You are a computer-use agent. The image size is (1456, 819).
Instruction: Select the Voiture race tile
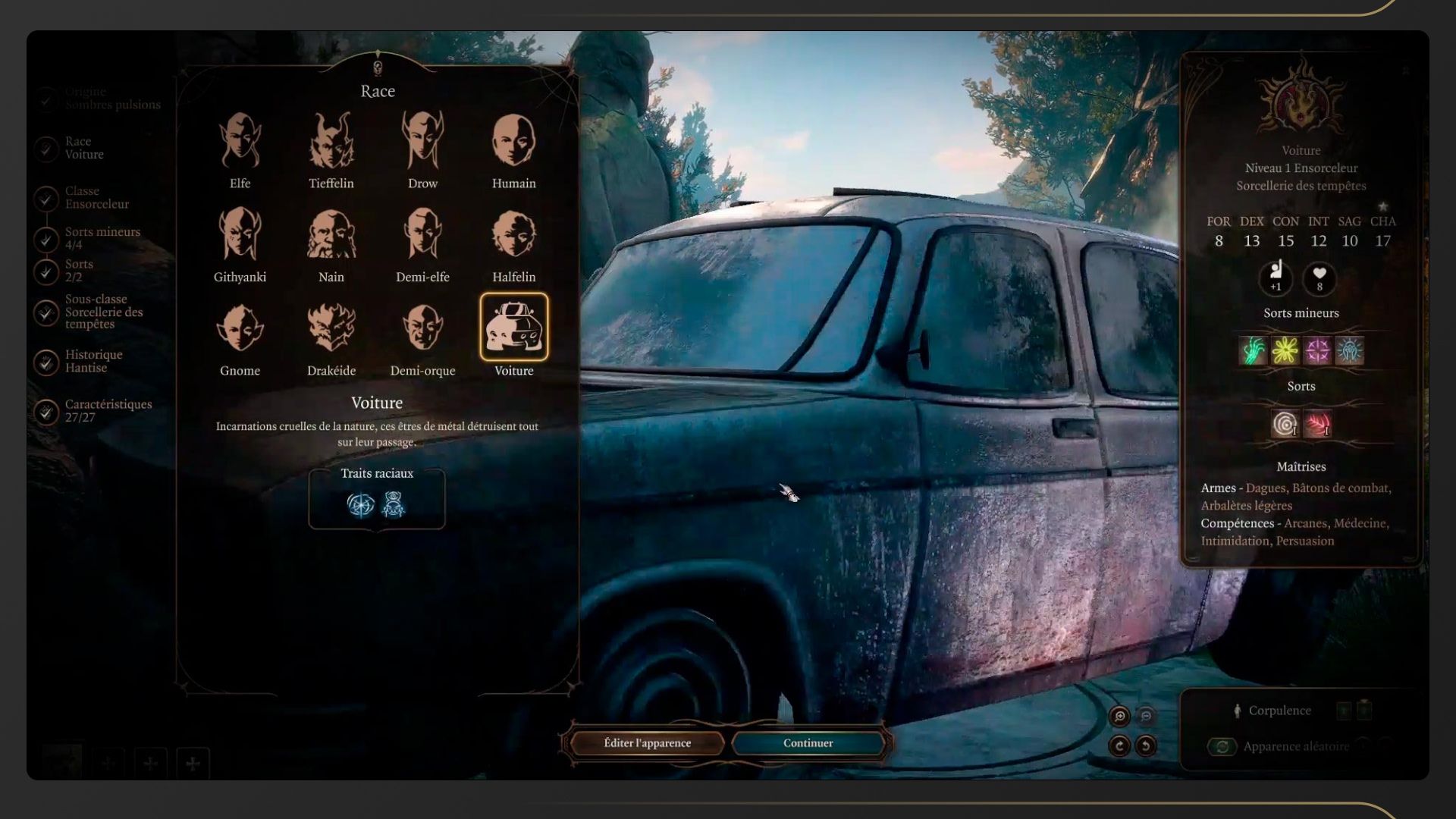[x=513, y=328]
